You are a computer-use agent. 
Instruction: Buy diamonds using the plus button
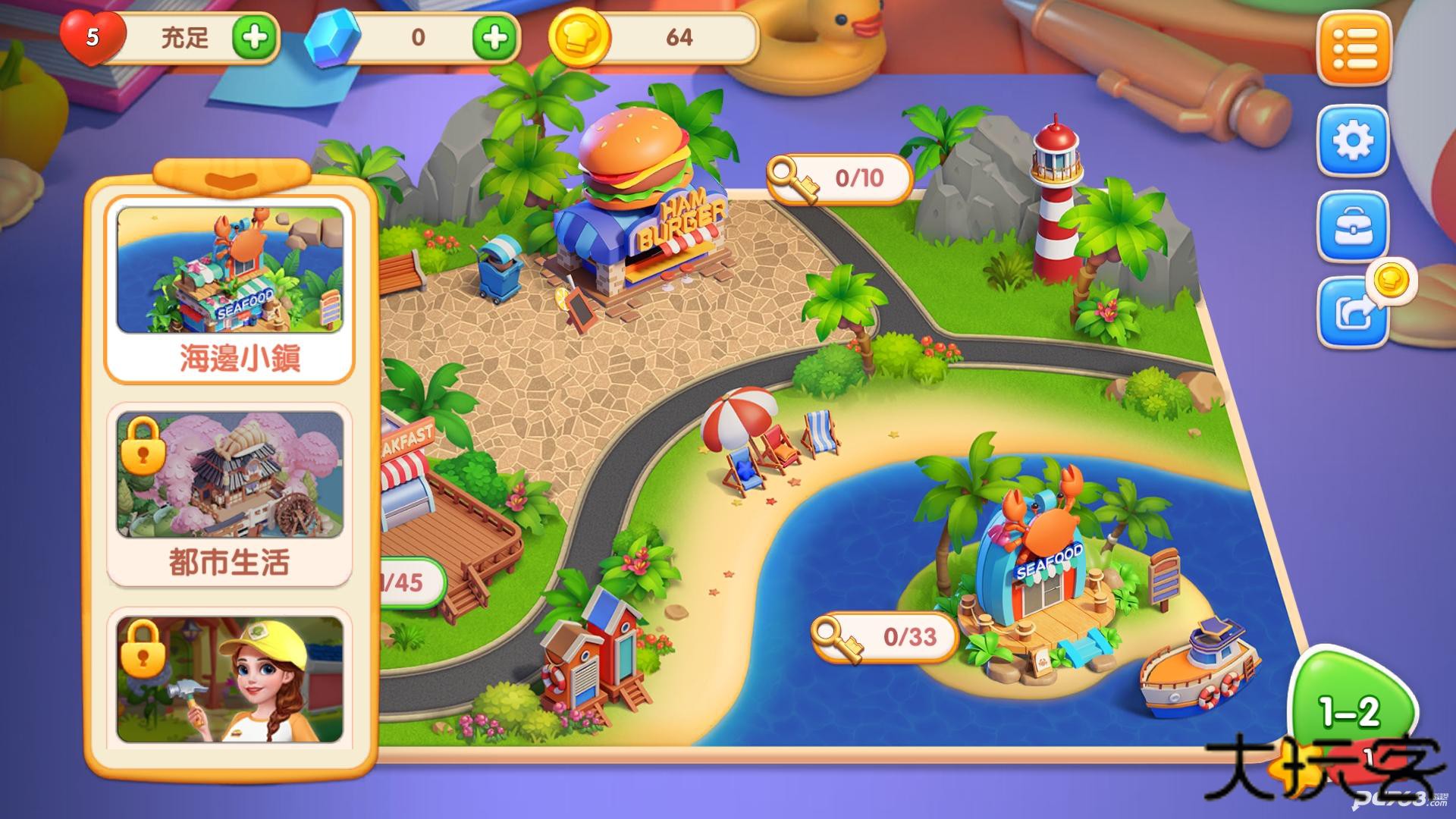click(x=495, y=37)
